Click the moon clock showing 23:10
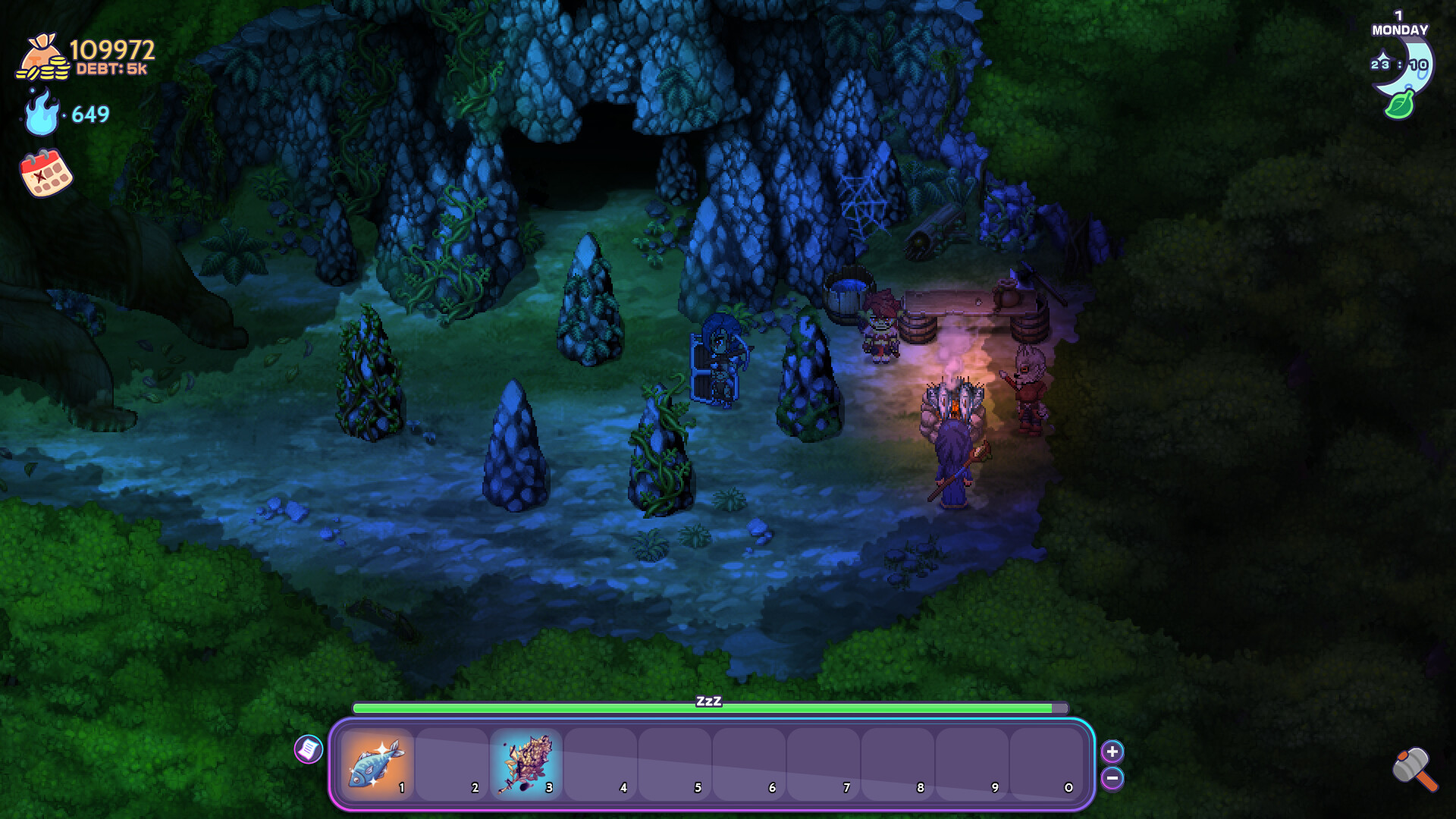This screenshot has height=819, width=1456. point(1401,64)
